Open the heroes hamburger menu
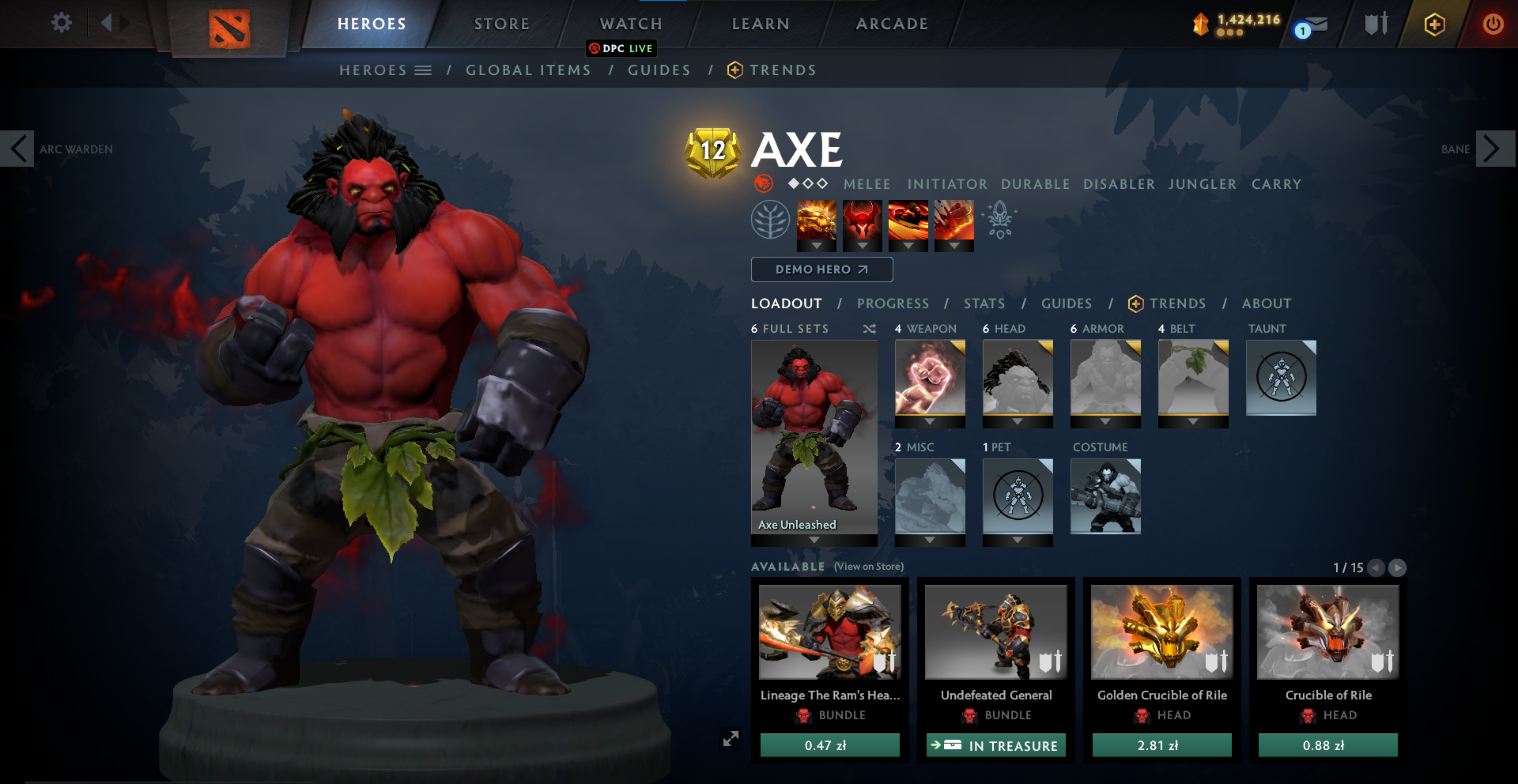1518x784 pixels. (425, 70)
